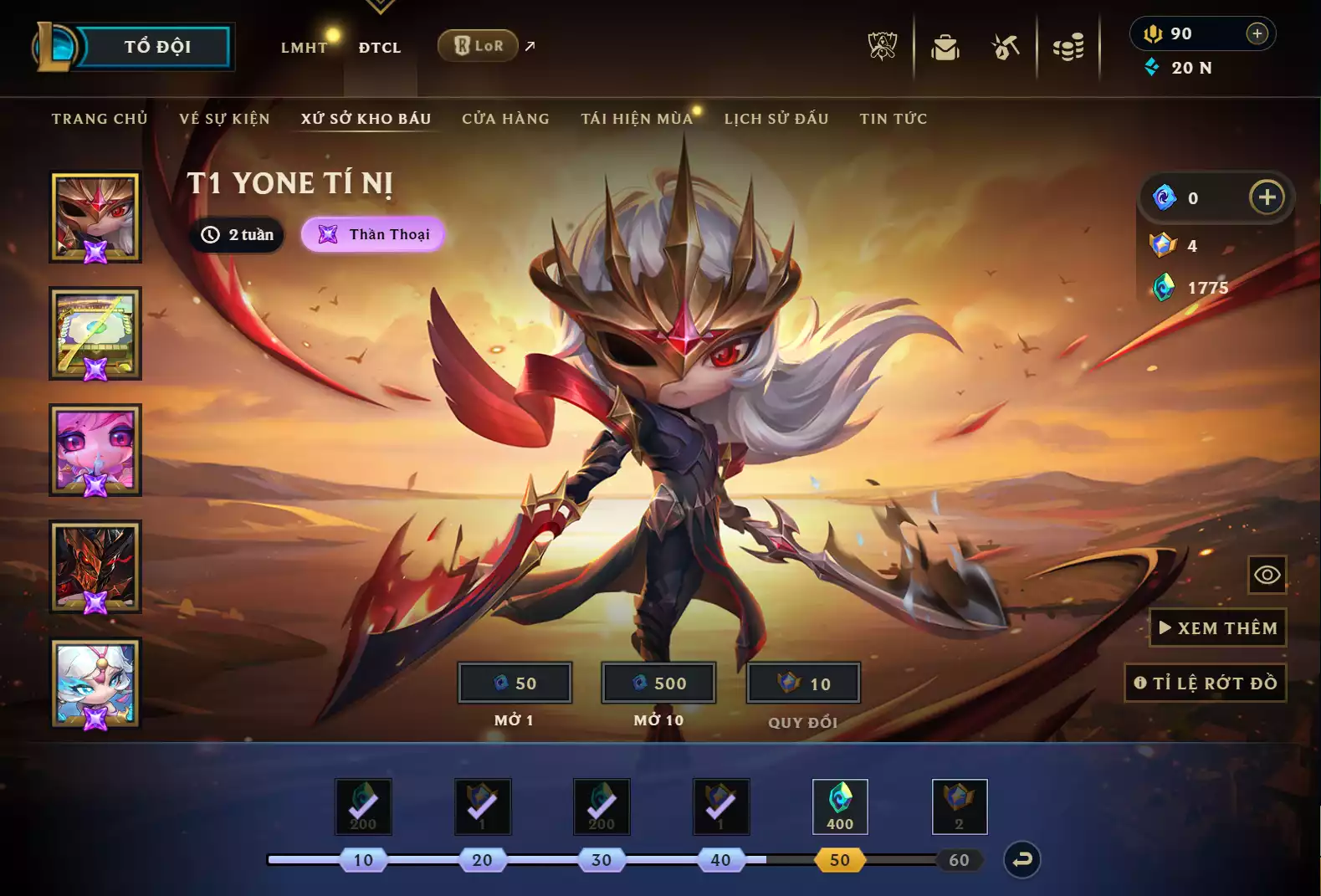The width and height of the screenshot is (1321, 896).
Task: Open TỈ LỆ RỚT ĐỒ drop rates
Action: tap(1206, 682)
